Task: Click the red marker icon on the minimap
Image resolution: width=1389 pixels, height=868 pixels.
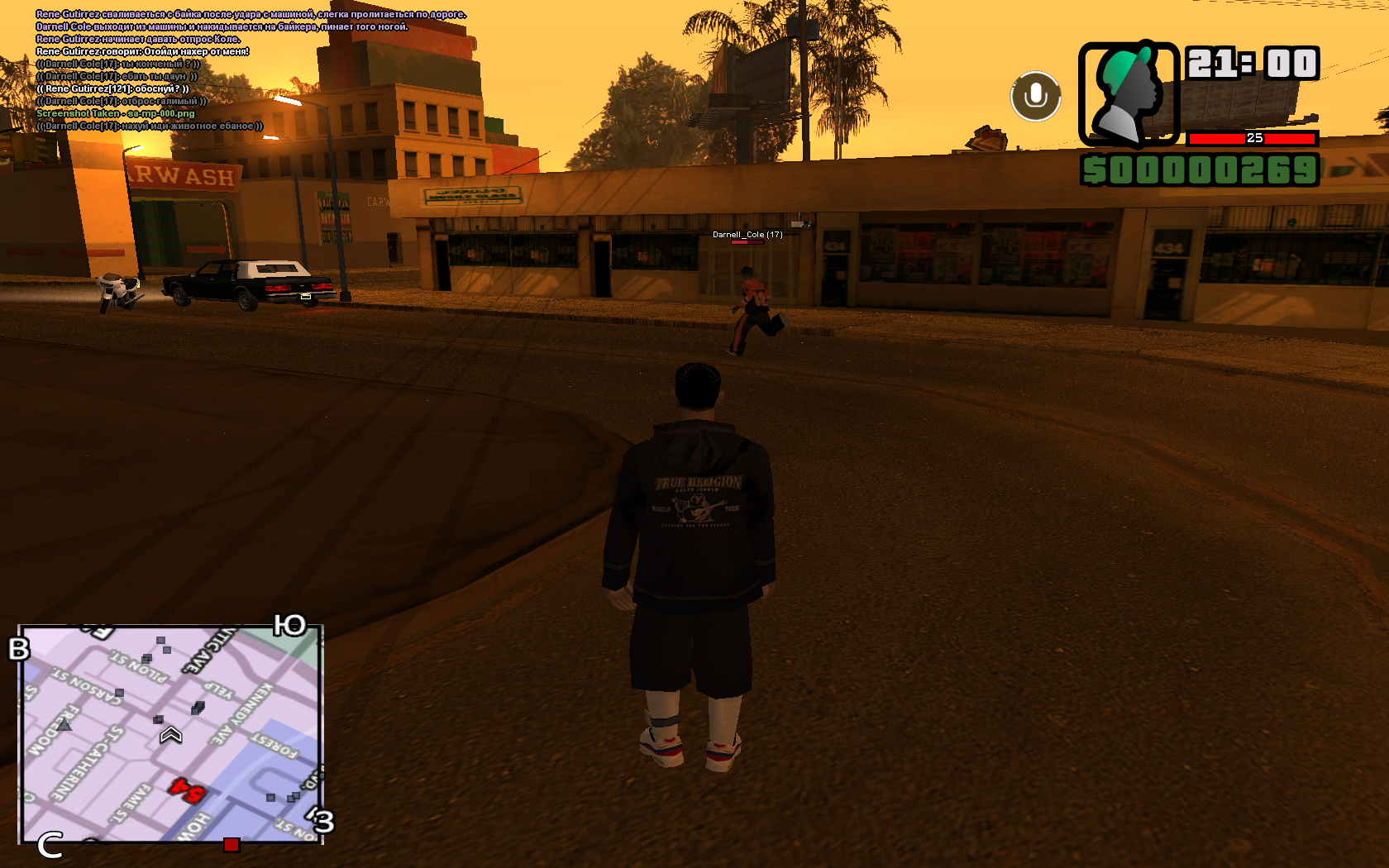Action: [x=187, y=791]
